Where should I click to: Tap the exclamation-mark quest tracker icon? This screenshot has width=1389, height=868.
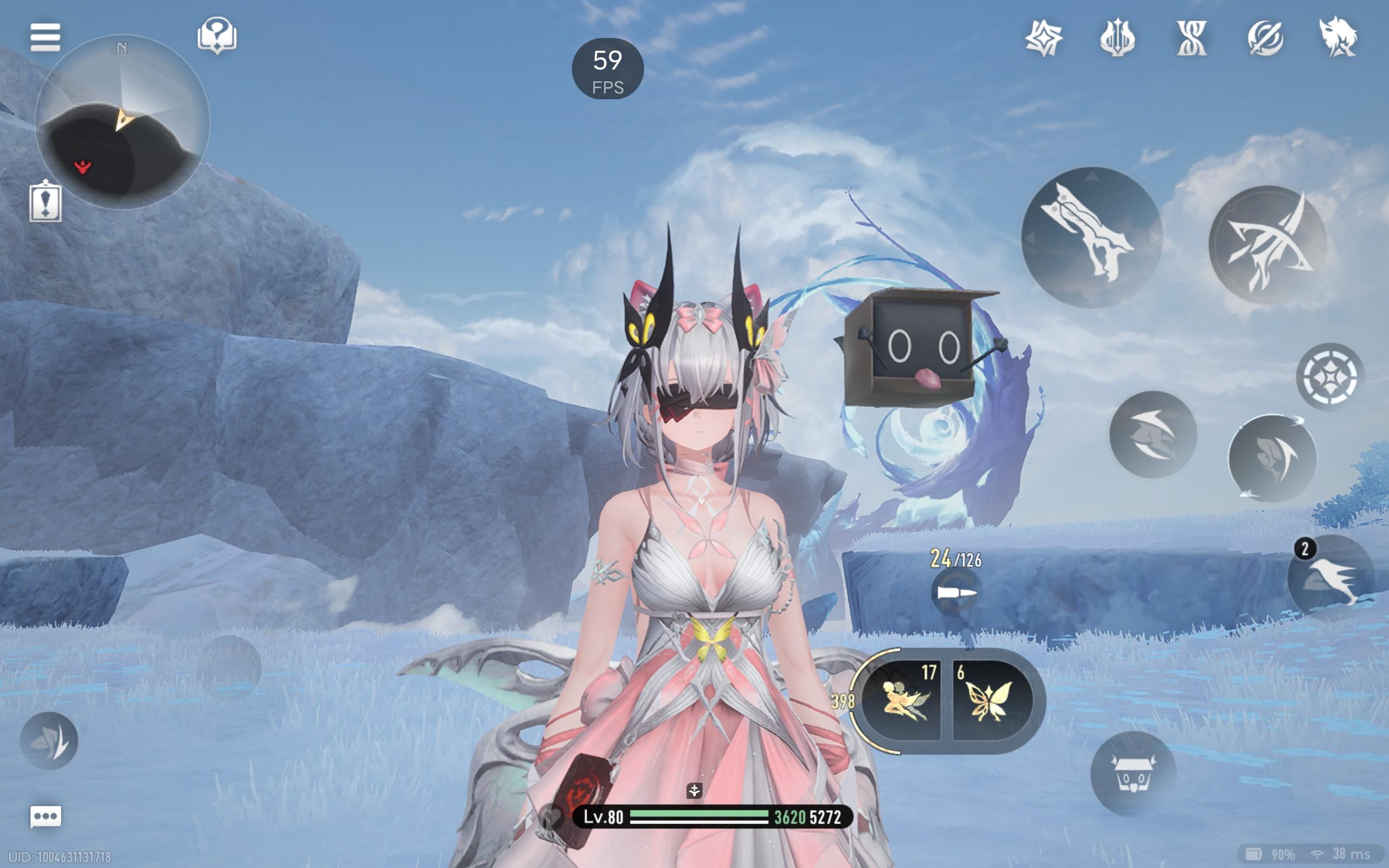click(x=46, y=201)
